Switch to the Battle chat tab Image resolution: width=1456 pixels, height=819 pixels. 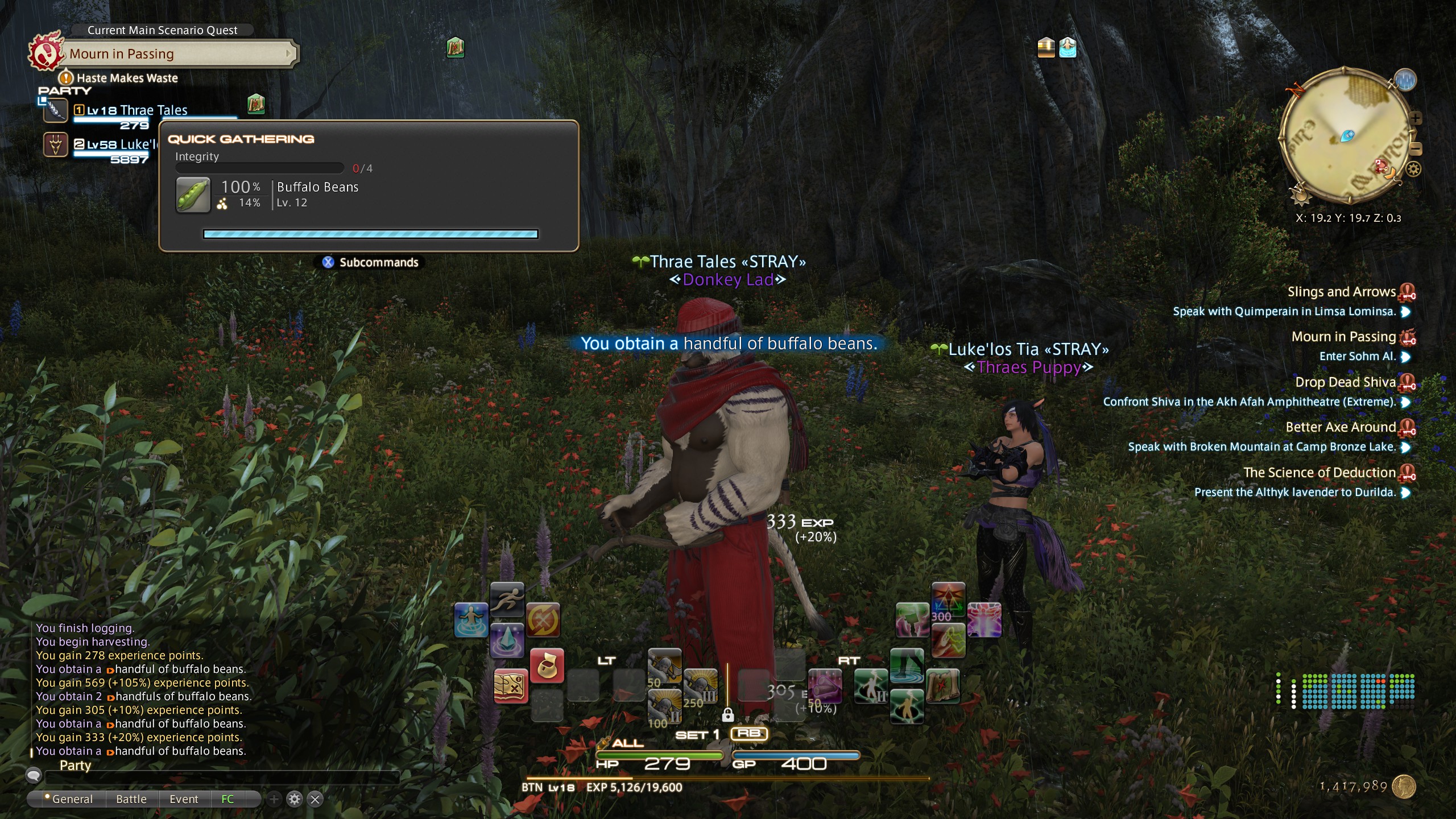131,799
